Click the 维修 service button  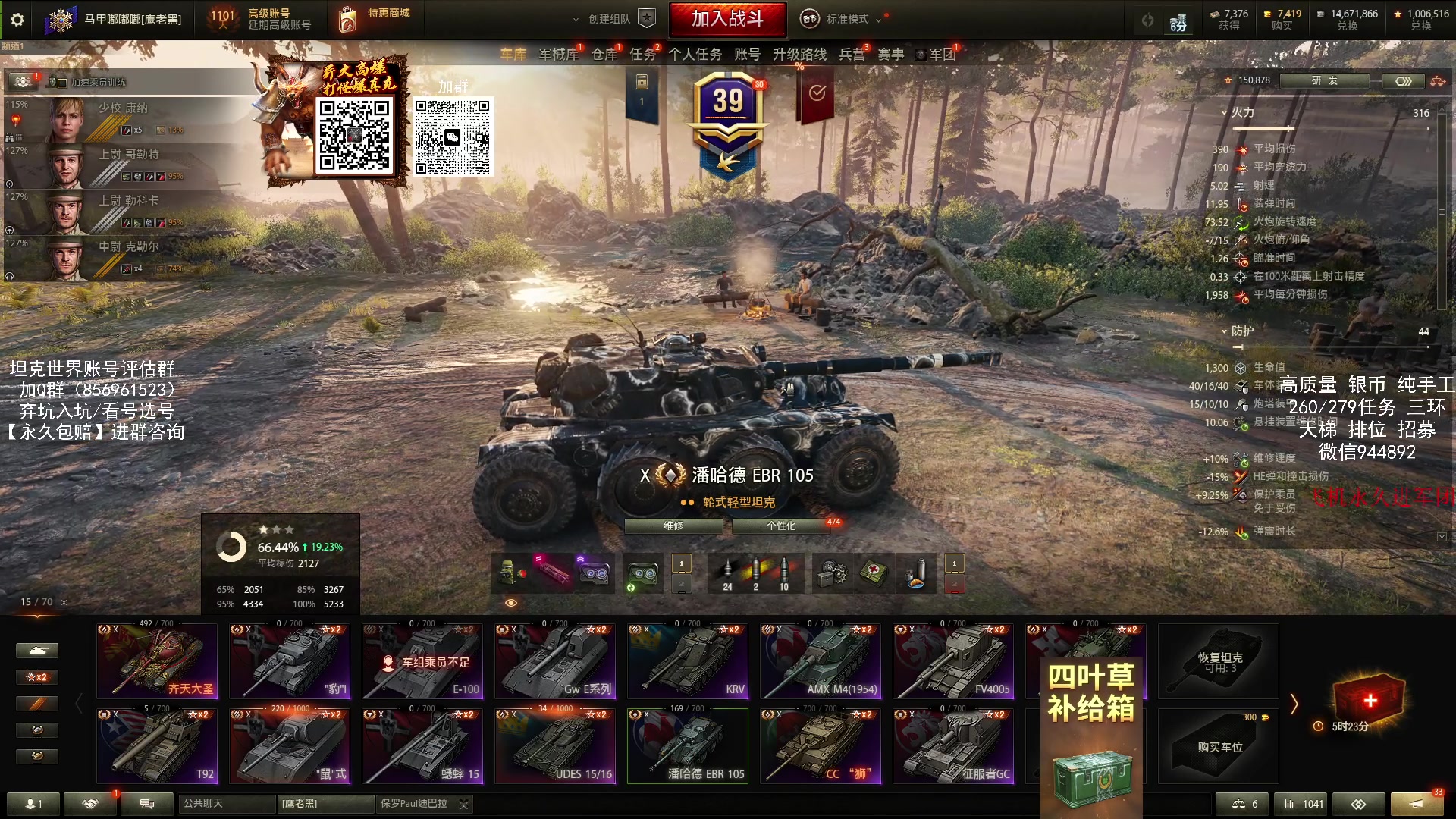tap(673, 526)
